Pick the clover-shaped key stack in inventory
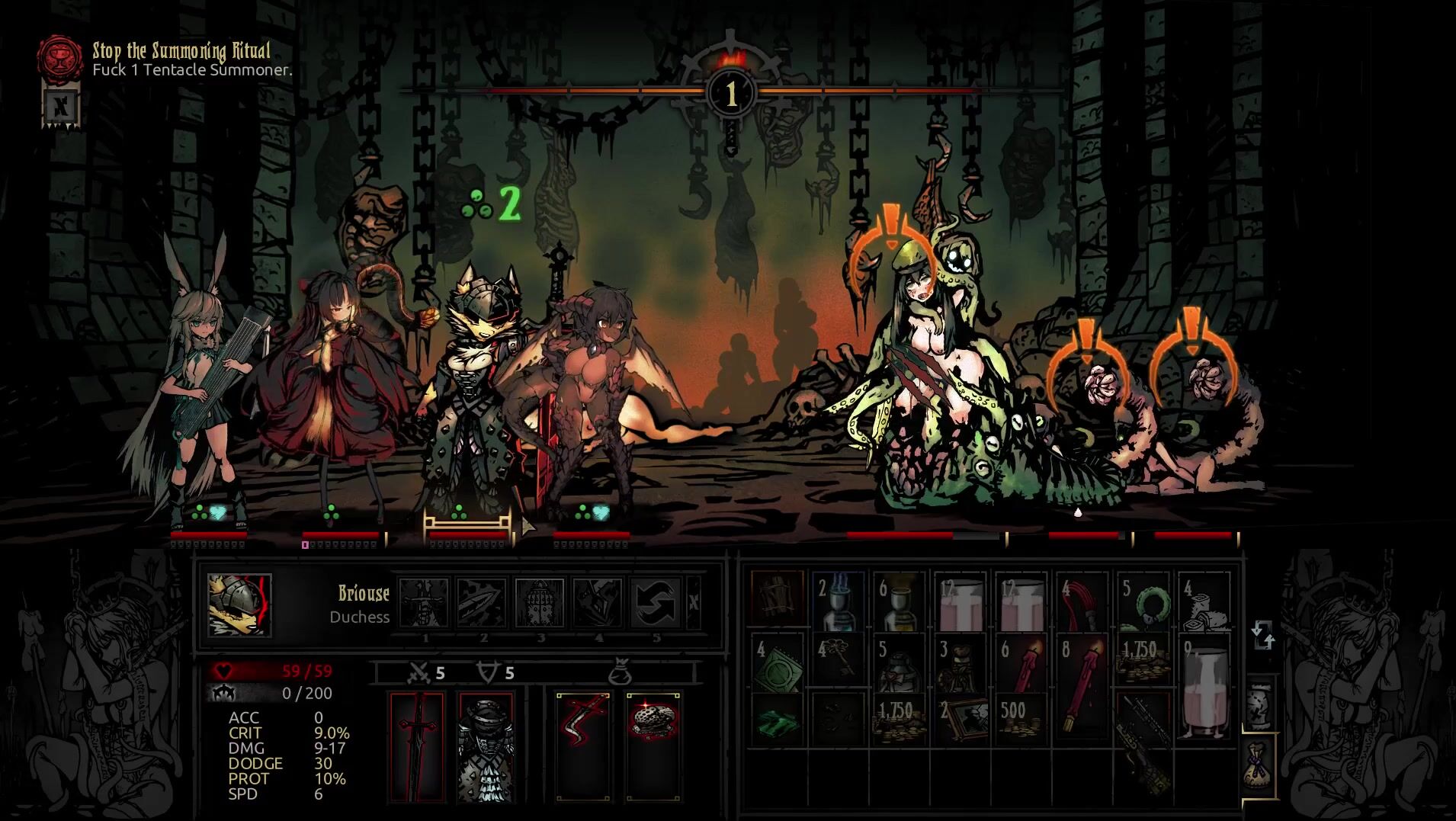The width and height of the screenshot is (1456, 821). point(839,659)
